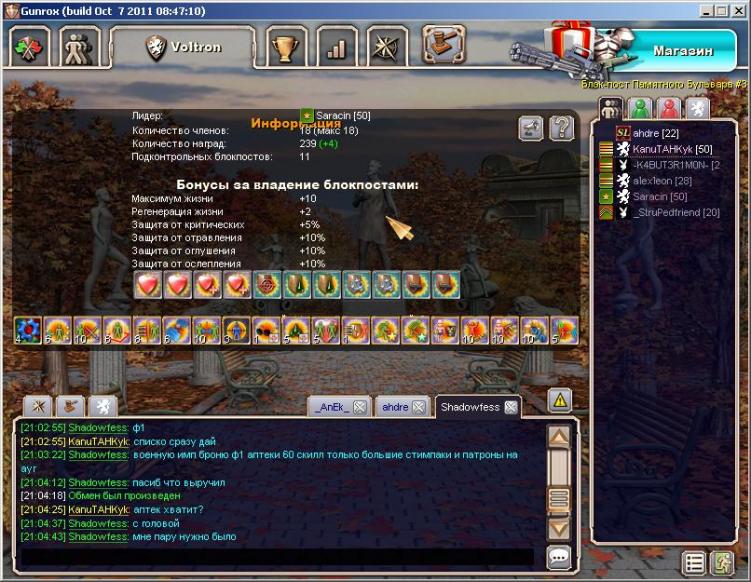Screen dimensions: 751x582
Task: Click the question mark help button
Action: pos(562,128)
